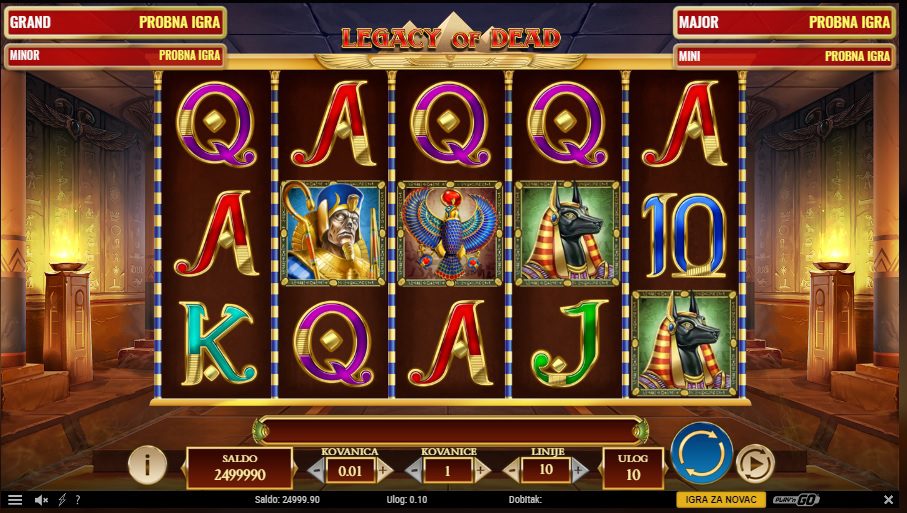Open the question mark help
Image resolution: width=907 pixels, height=513 pixels.
point(78,499)
